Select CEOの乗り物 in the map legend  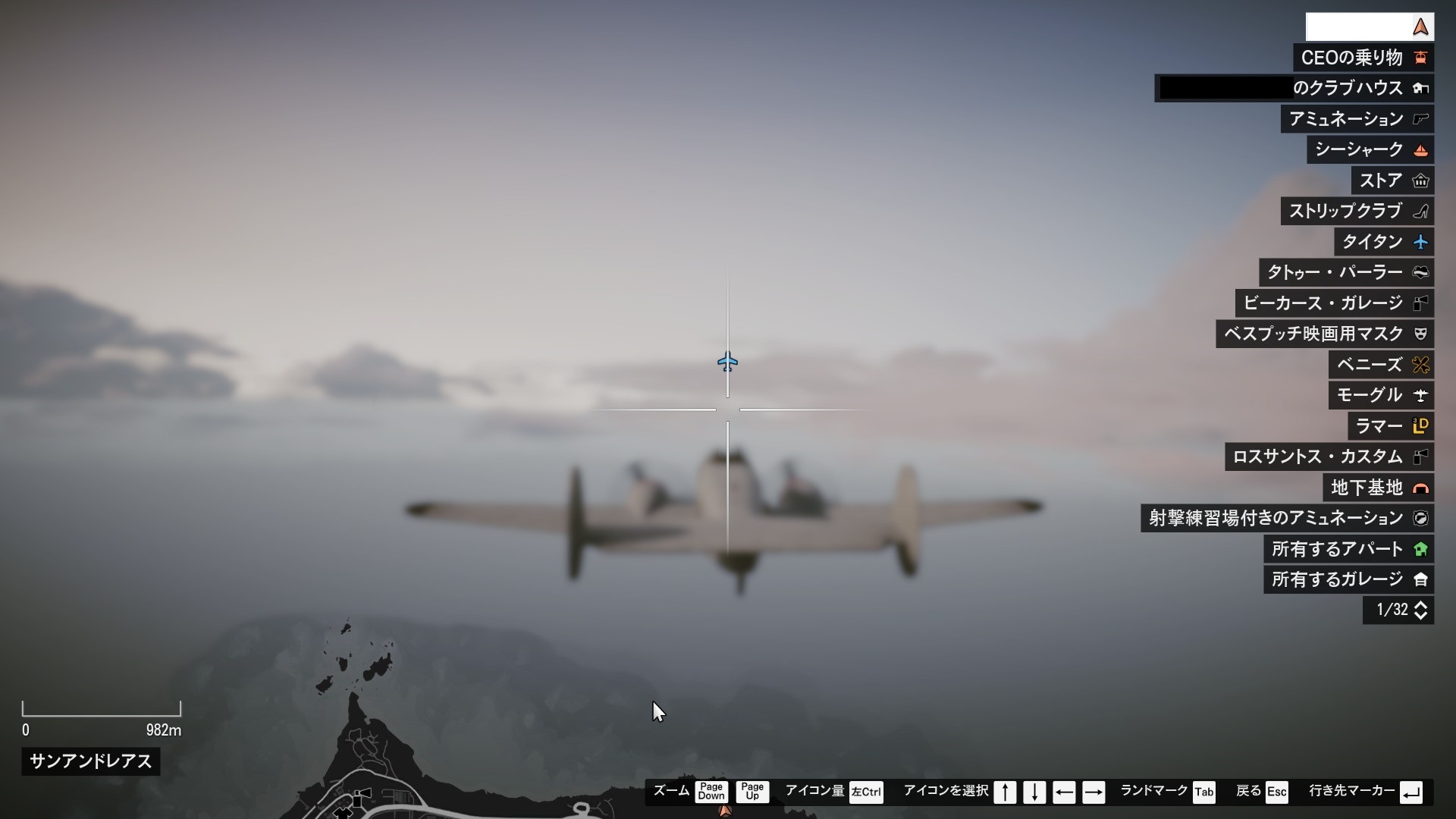1363,58
